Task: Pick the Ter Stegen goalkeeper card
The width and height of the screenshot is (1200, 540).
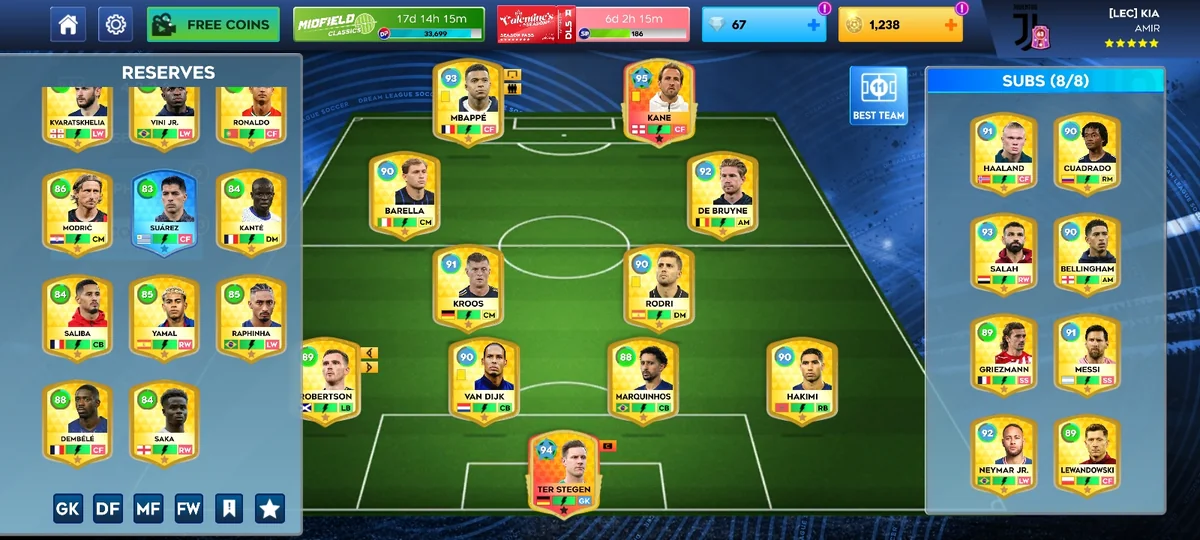Action: click(564, 470)
